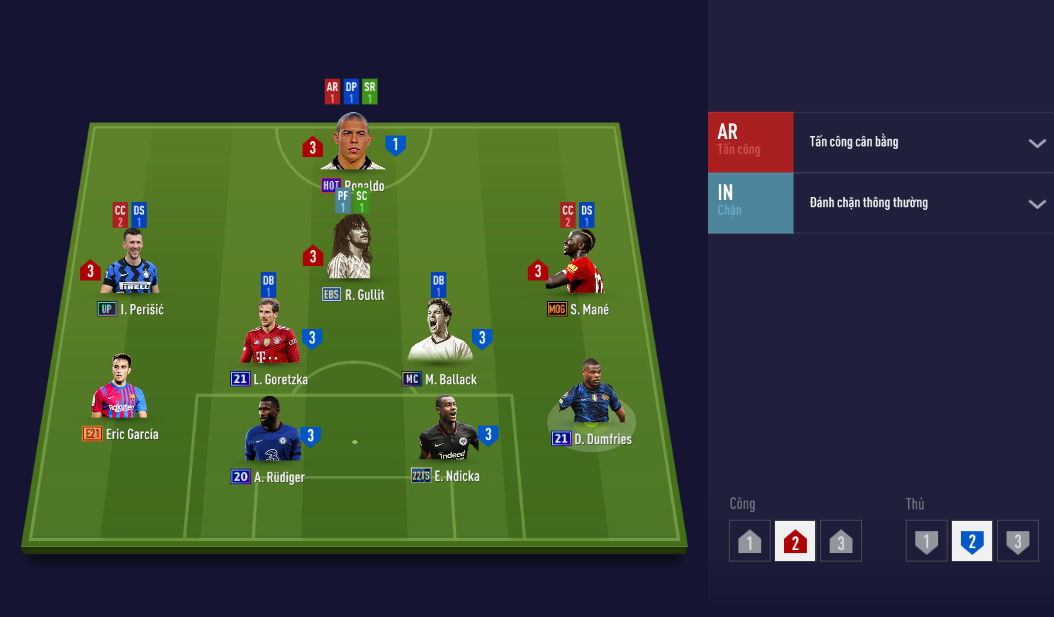This screenshot has width=1054, height=617.
Task: Select M. Ballack in midfield
Action: click(x=439, y=333)
